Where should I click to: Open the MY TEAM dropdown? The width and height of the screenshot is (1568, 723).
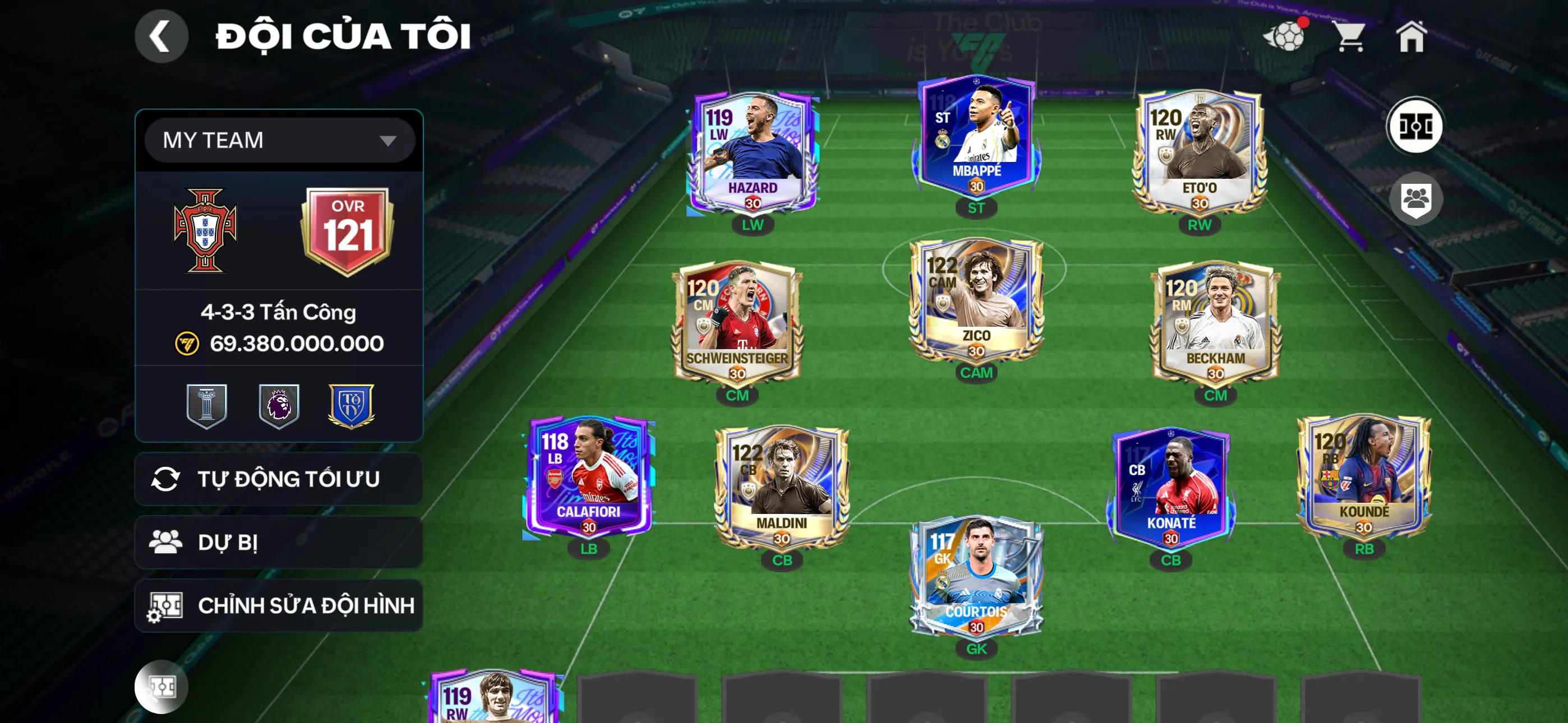pos(279,141)
